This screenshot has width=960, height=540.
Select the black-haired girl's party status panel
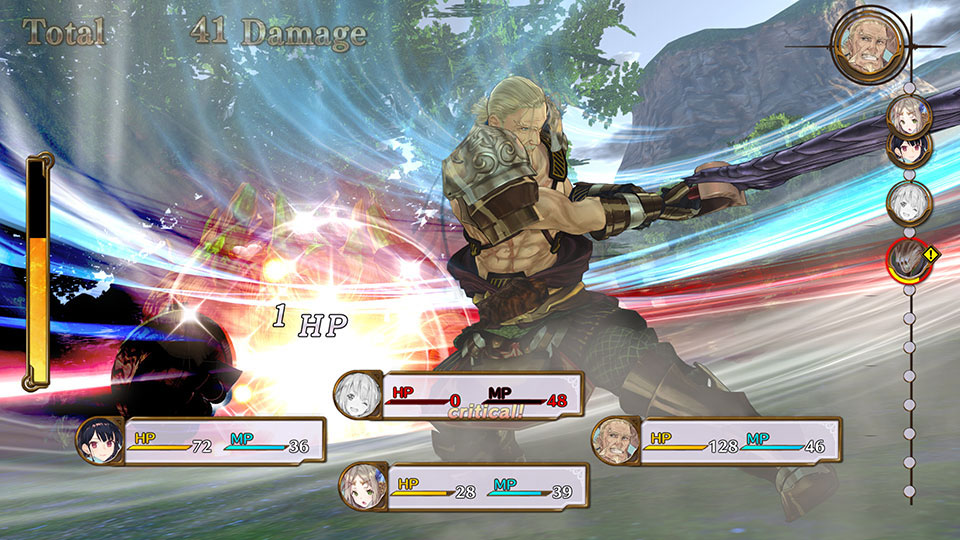coord(202,441)
